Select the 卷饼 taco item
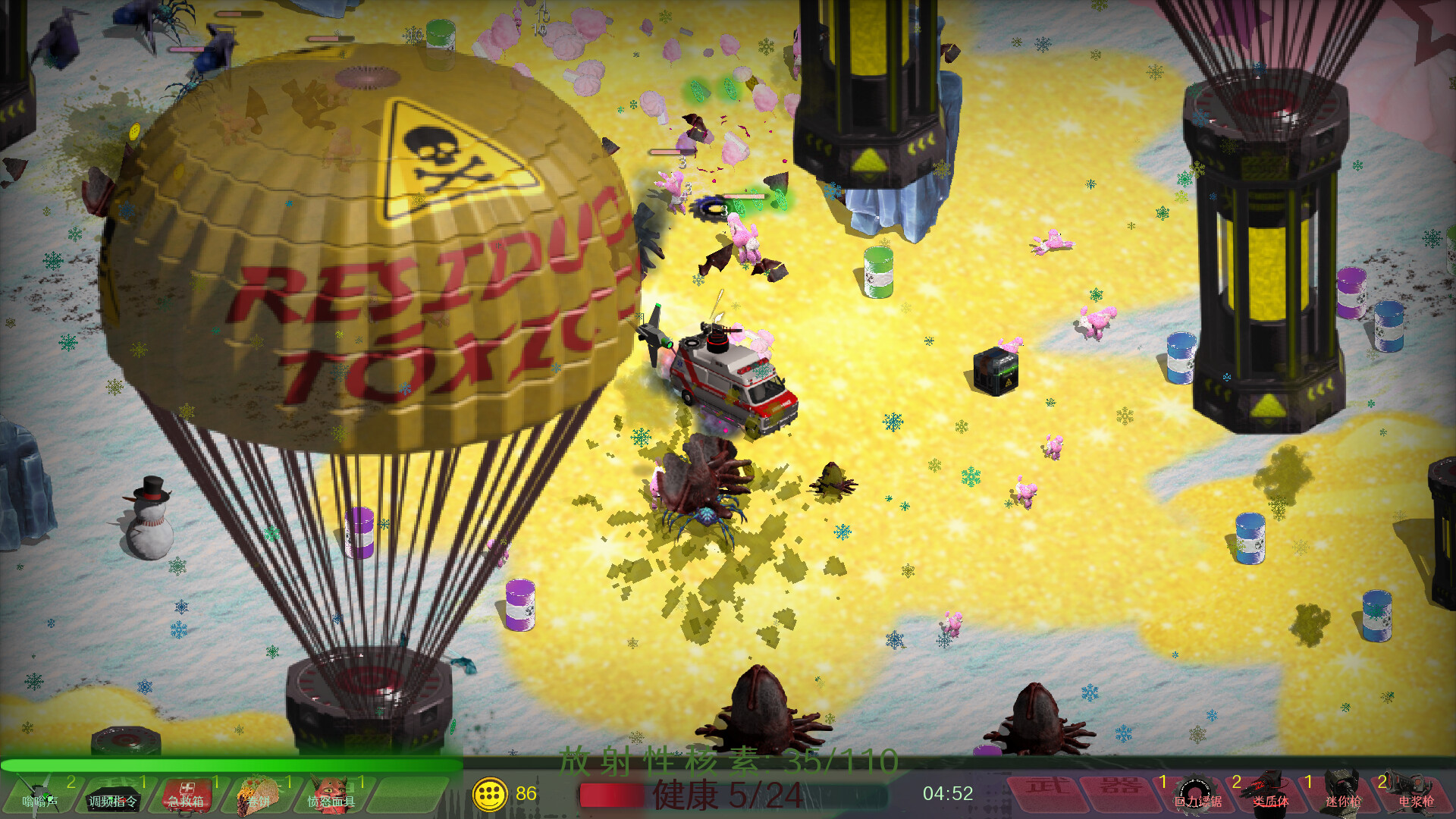This screenshot has height=819, width=1456. coord(259,794)
